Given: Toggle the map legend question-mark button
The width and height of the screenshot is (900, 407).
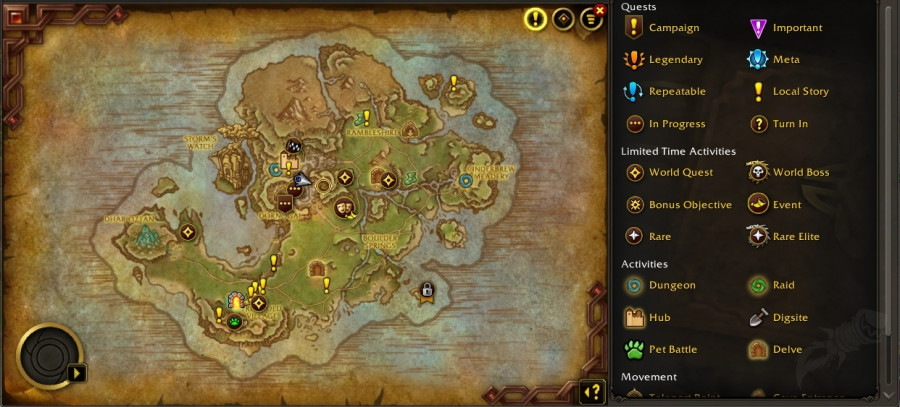Looking at the screenshot, I should [x=592, y=392].
